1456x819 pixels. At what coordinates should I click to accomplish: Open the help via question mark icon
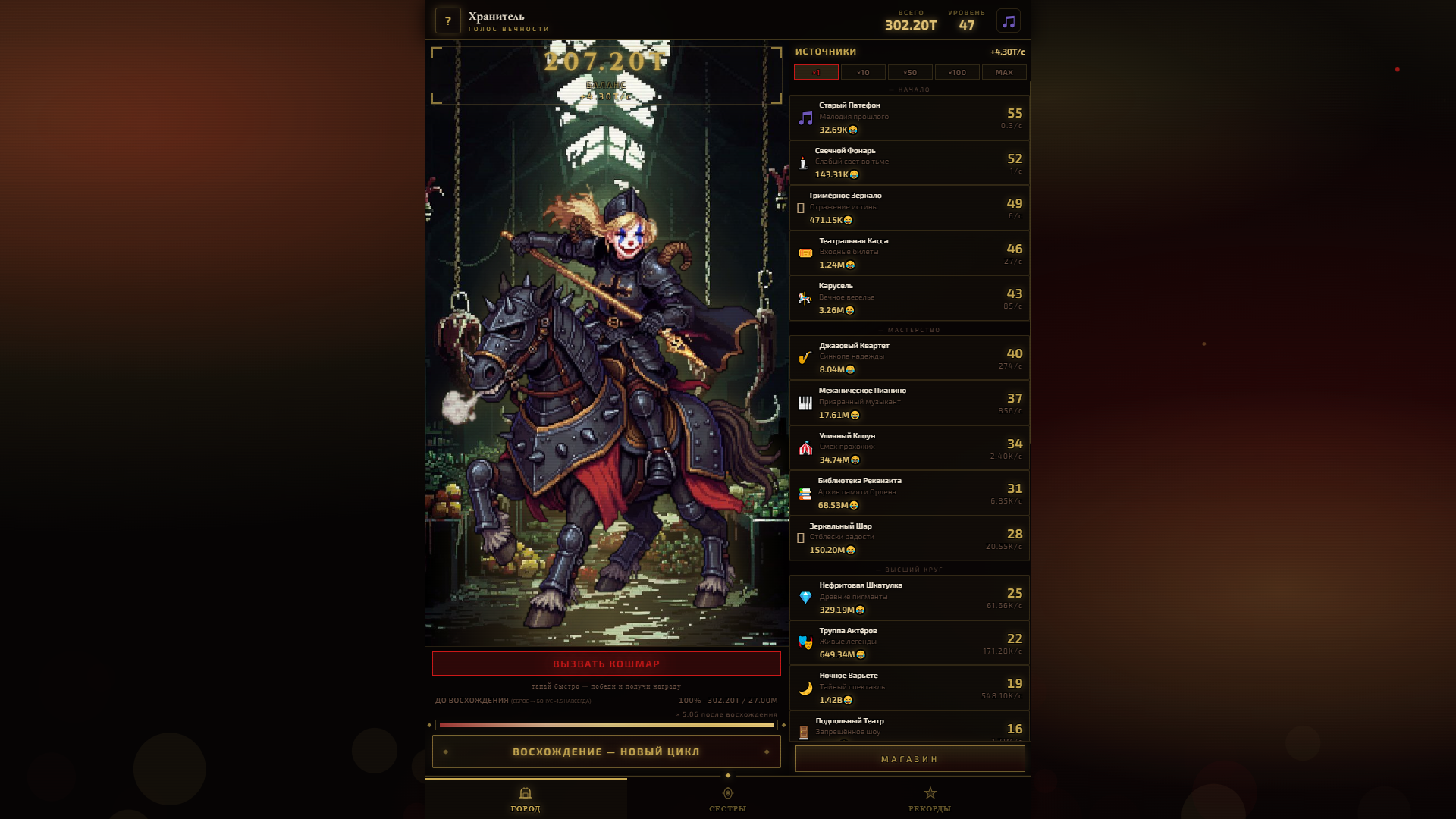point(447,20)
